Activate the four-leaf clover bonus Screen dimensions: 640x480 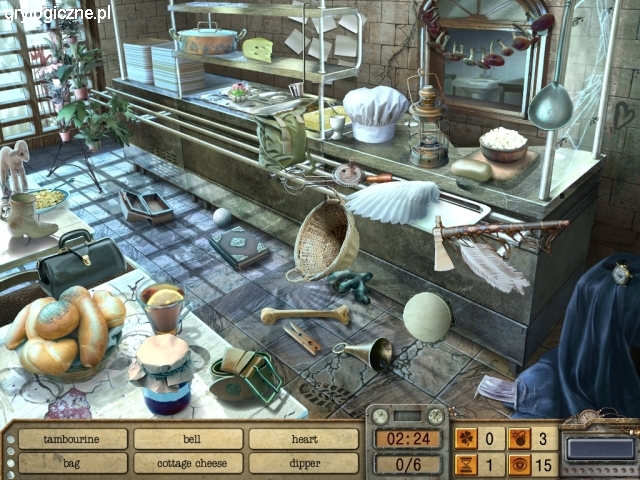[x=466, y=438]
